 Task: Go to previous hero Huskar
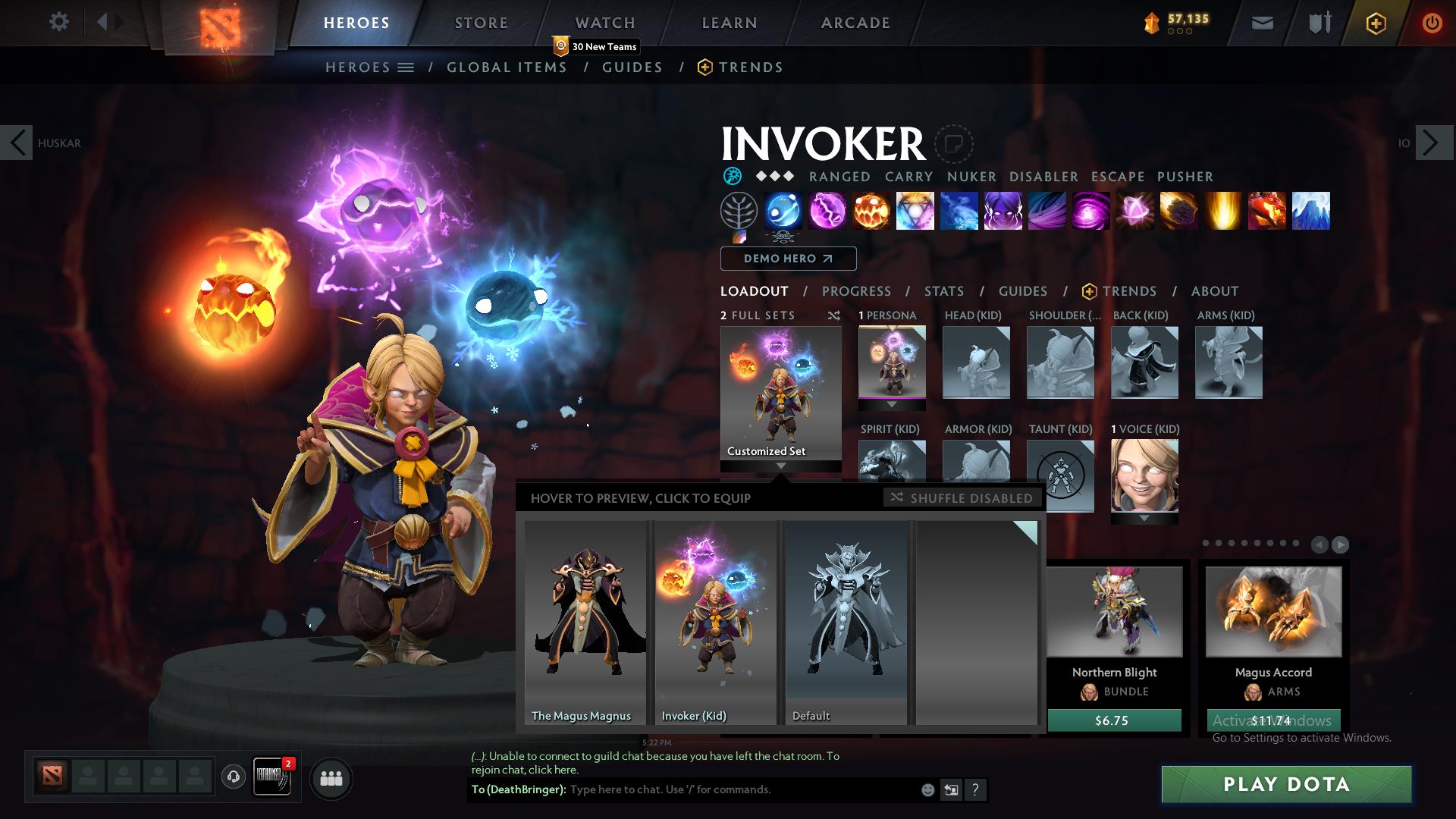pos(17,143)
